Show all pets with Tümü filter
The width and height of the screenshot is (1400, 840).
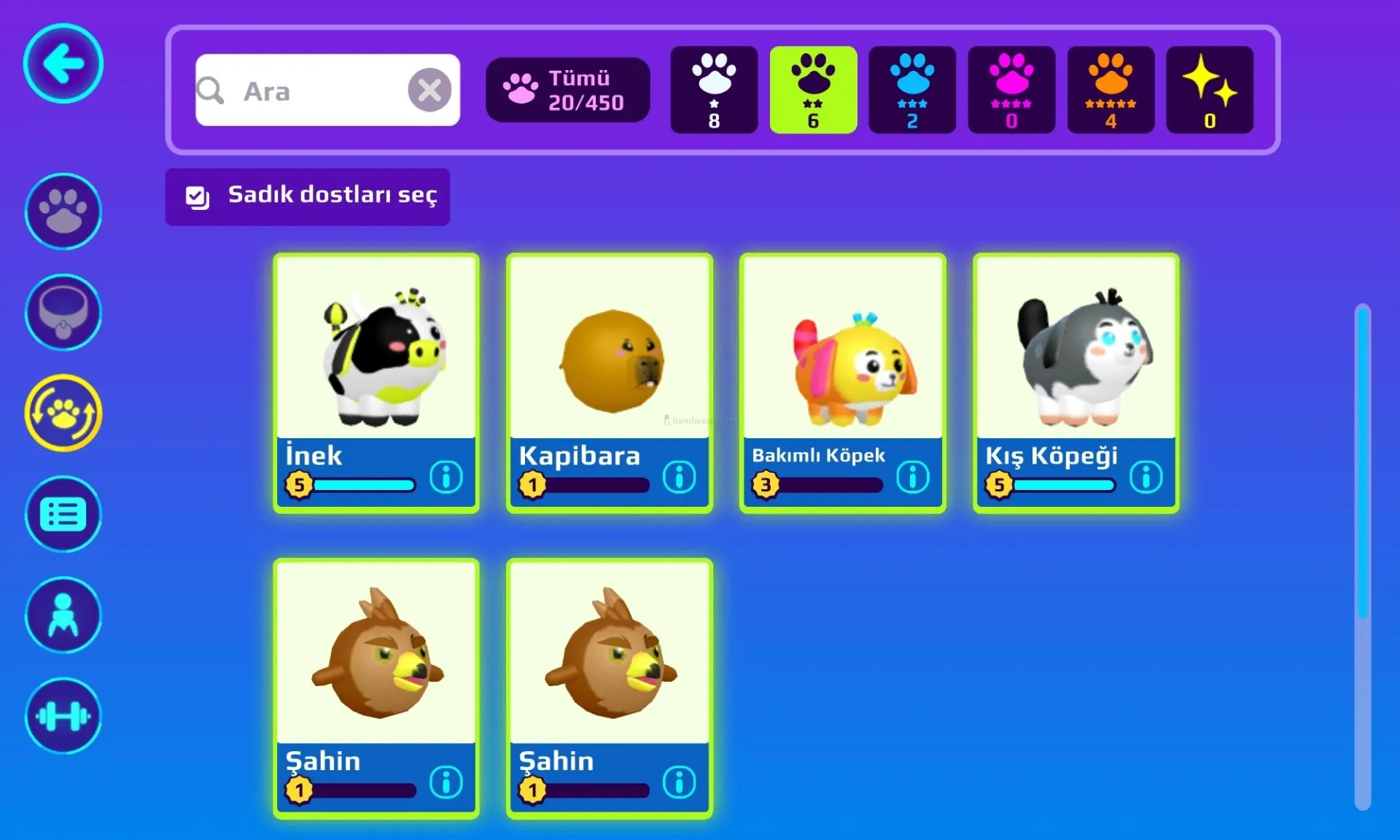[x=567, y=90]
